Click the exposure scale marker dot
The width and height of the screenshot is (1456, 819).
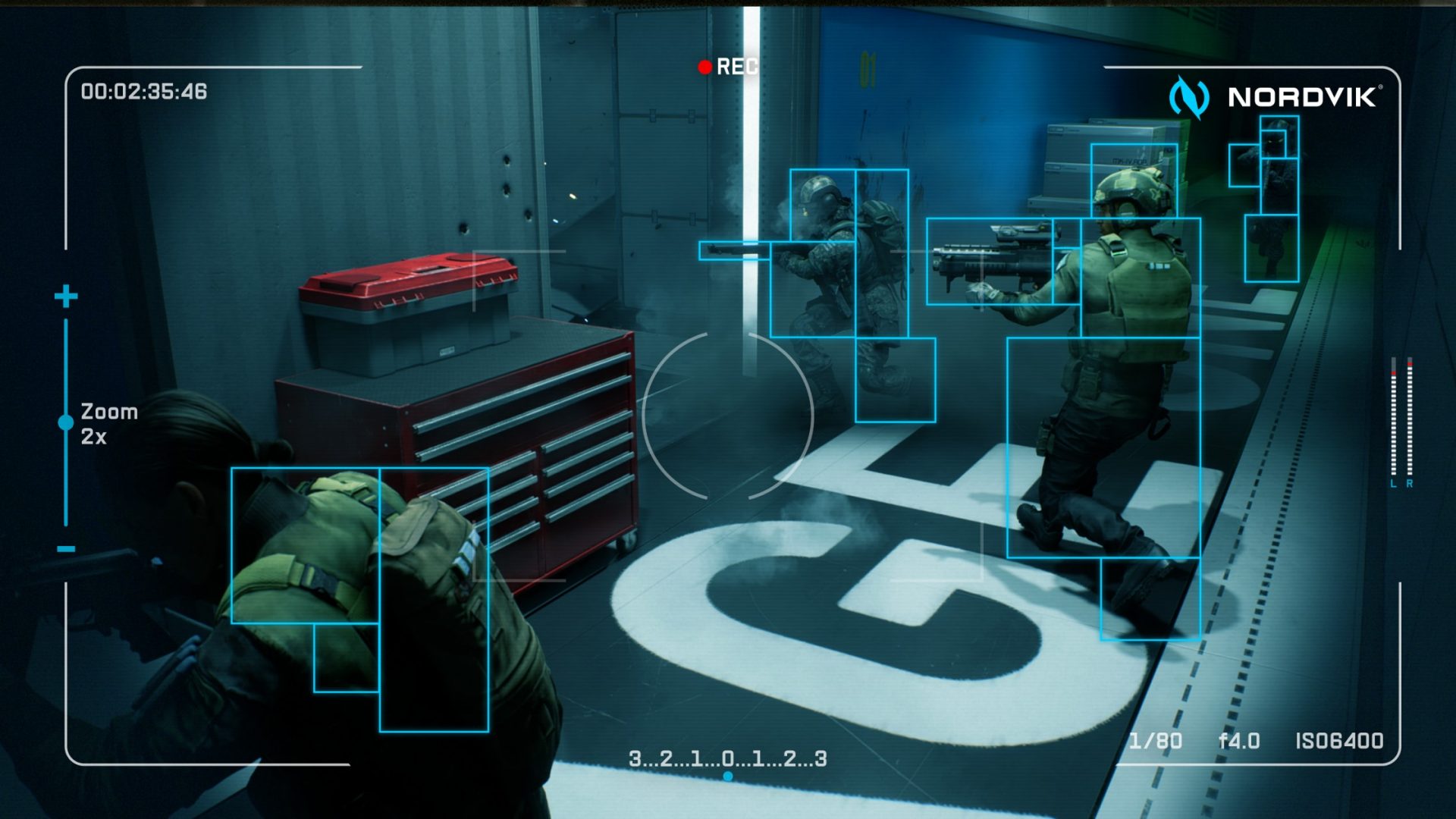[728, 776]
